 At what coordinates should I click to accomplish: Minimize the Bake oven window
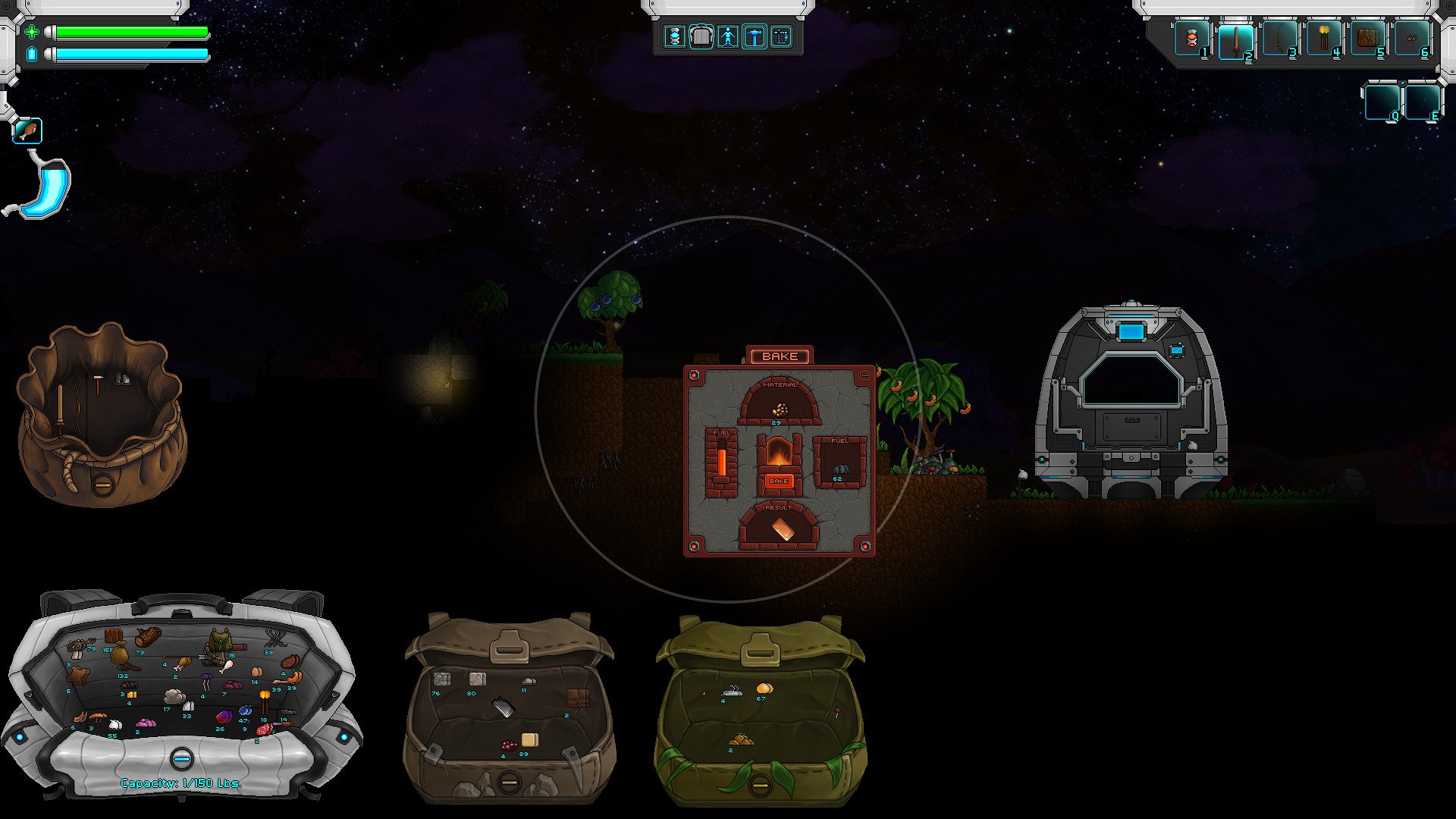(865, 375)
